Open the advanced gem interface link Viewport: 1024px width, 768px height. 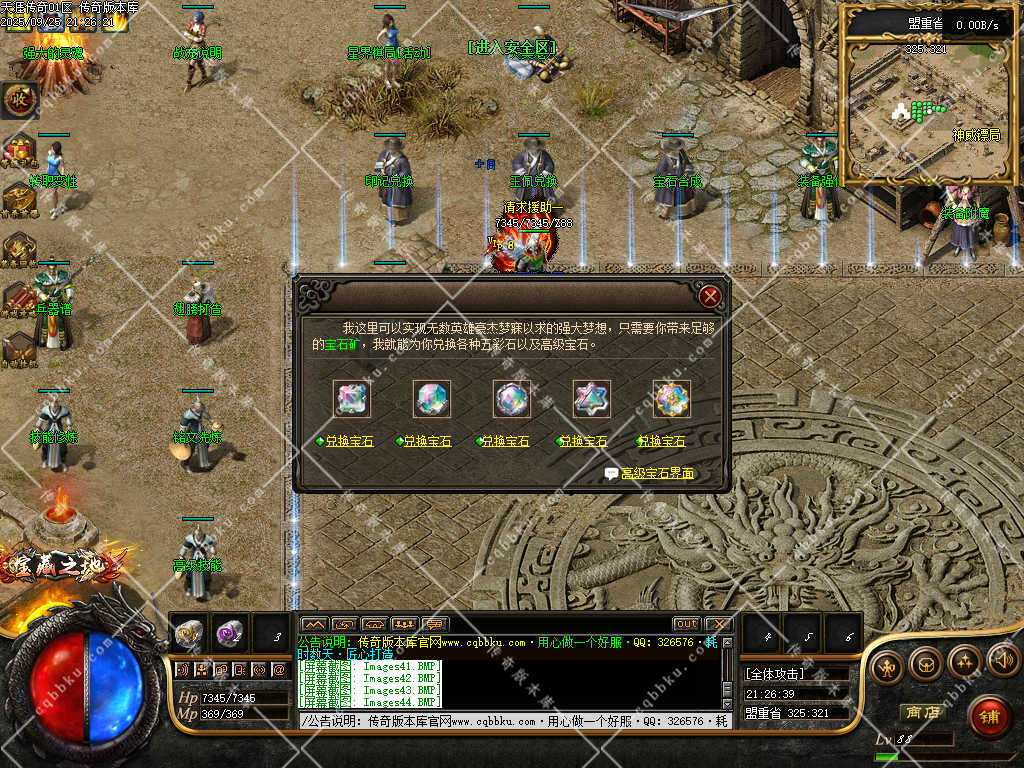657,474
